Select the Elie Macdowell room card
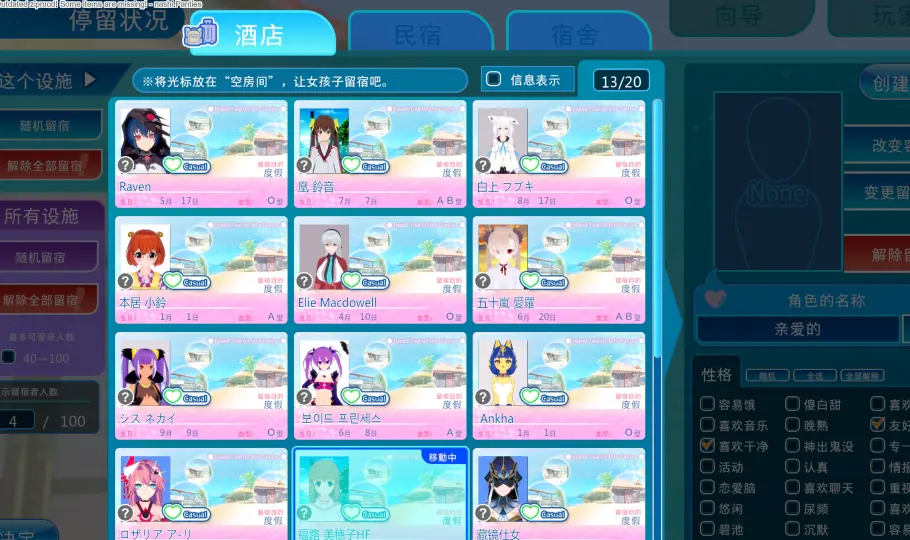This screenshot has height=540, width=910. (x=379, y=269)
